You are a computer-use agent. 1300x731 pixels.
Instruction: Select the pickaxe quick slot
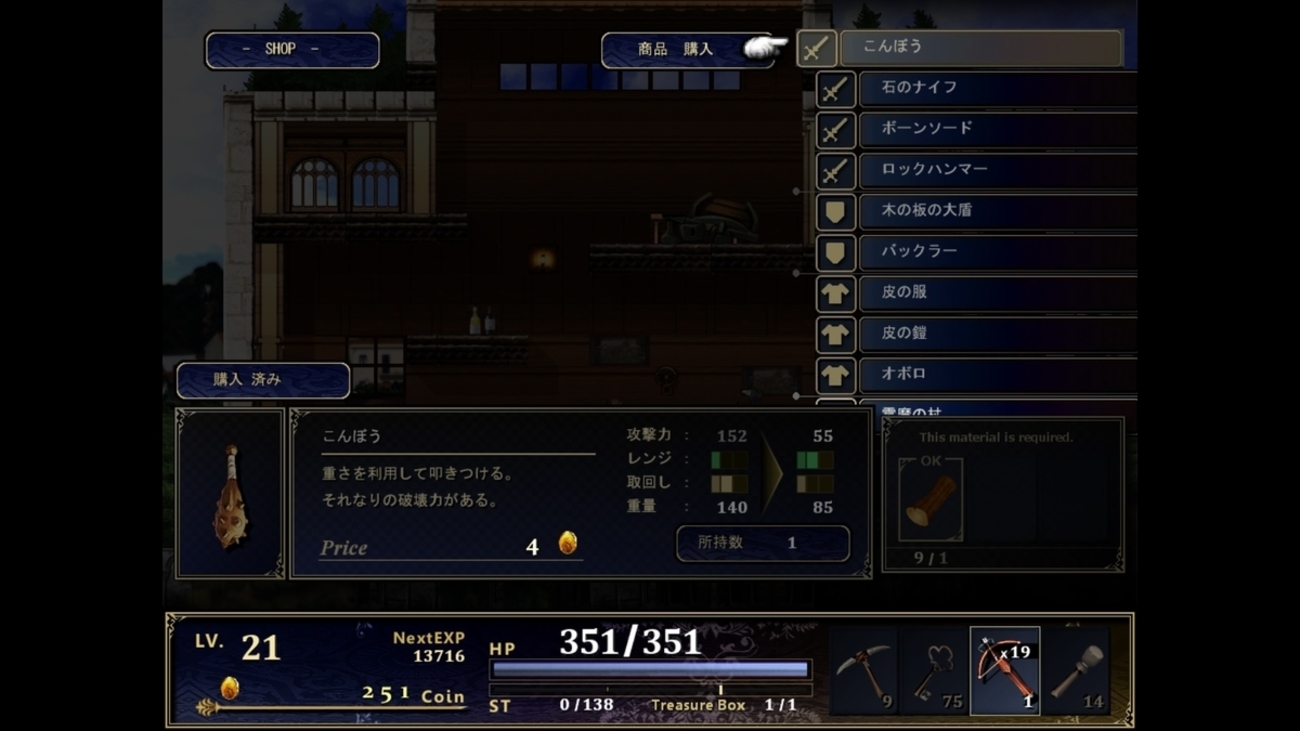click(x=864, y=671)
